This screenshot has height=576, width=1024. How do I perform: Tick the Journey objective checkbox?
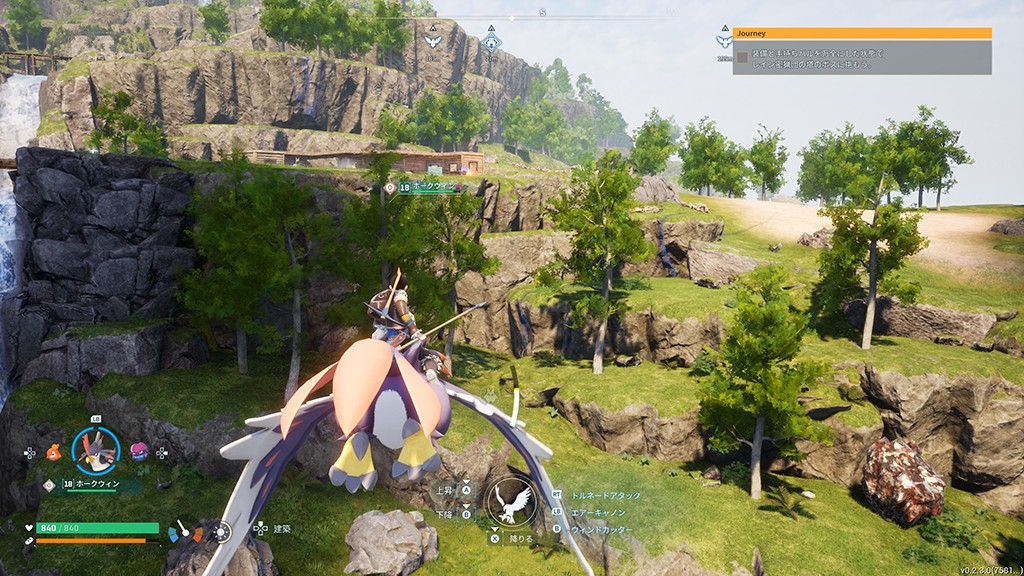(742, 58)
